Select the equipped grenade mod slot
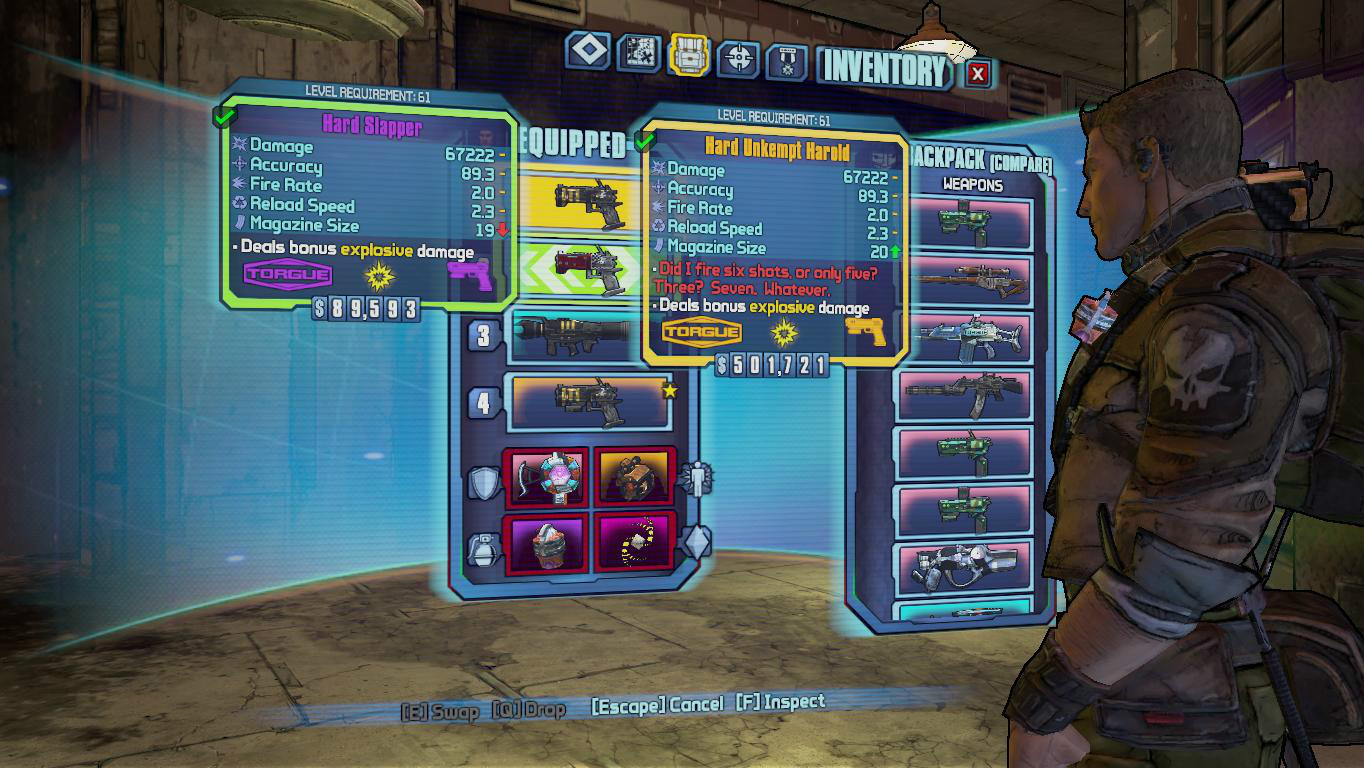1364x768 pixels. pos(548,541)
